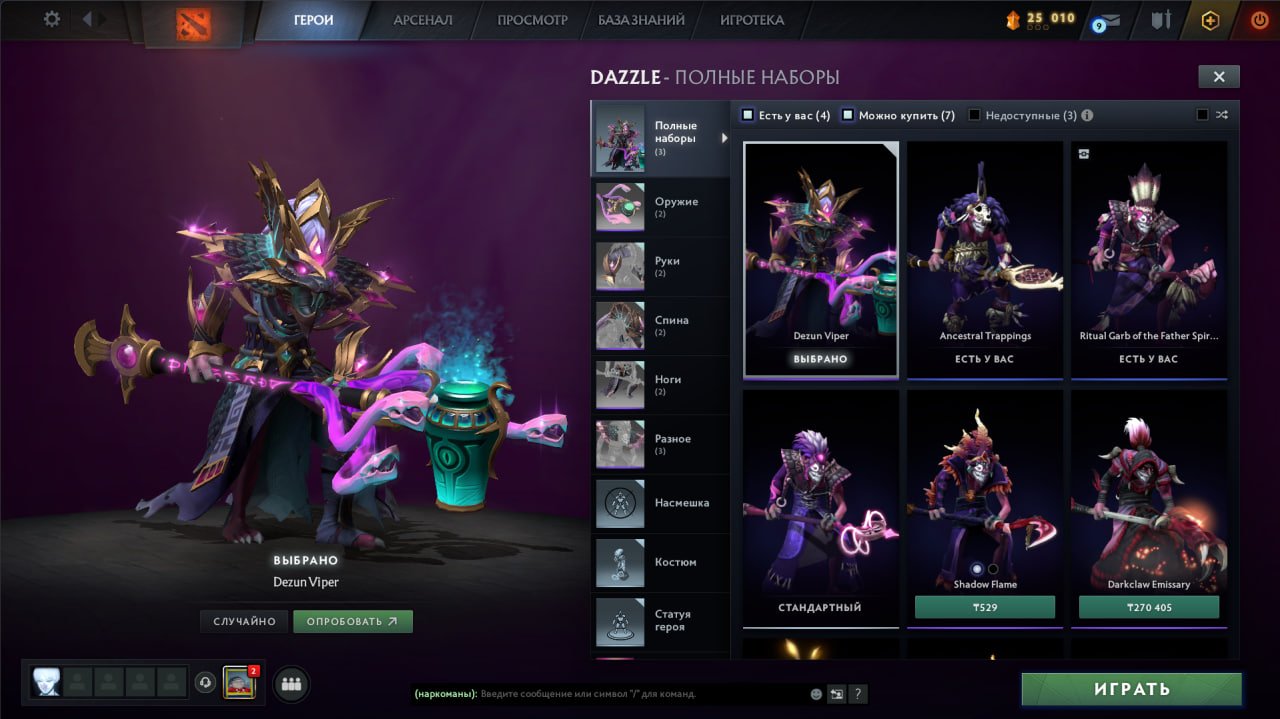Image resolution: width=1280 pixels, height=719 pixels.
Task: Pick the Ritual Garb of the Father Spirits set
Action: coord(1148,260)
